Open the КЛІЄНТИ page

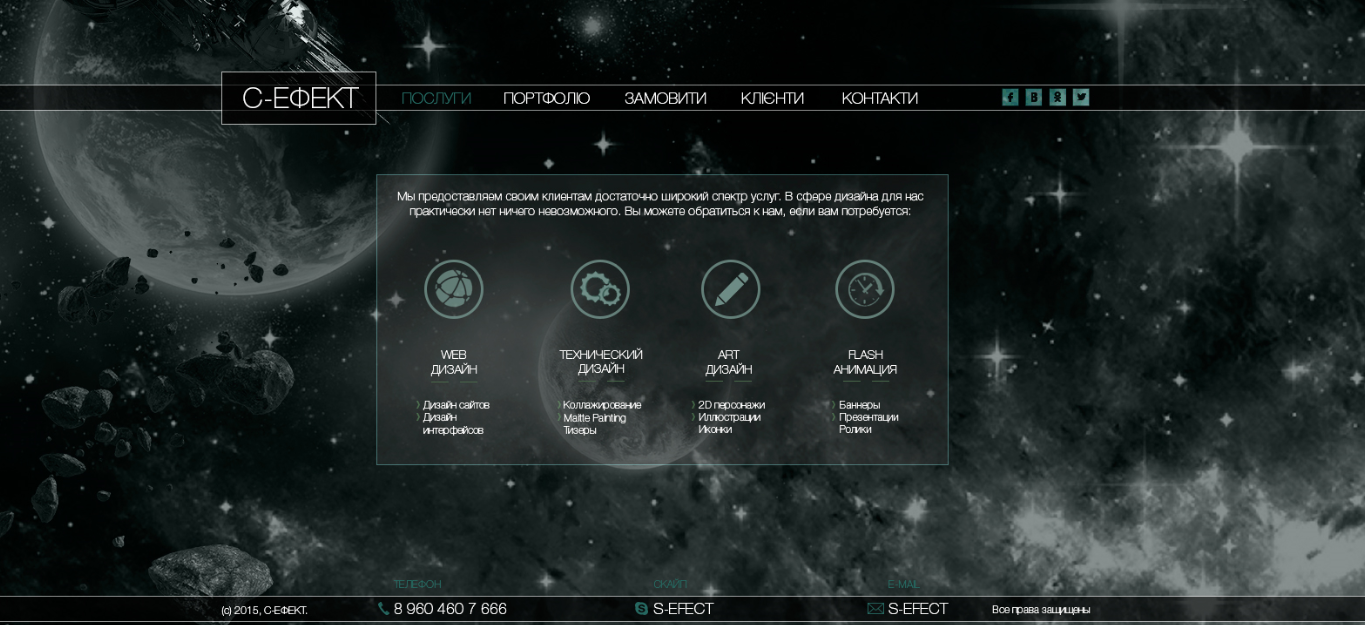point(772,98)
